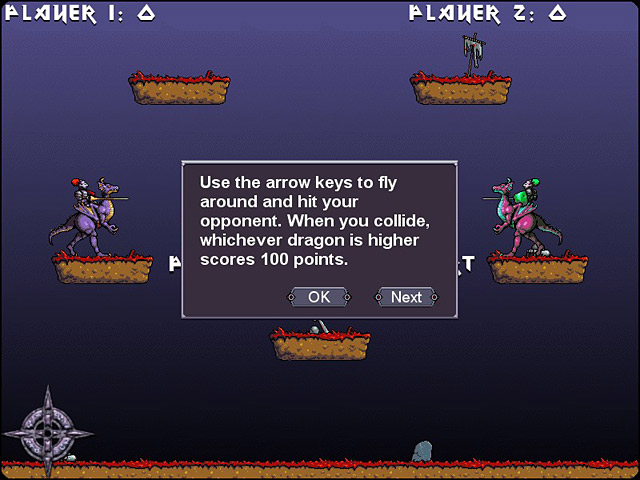
Task: Go to the Next tutorial tip
Action: pos(406,296)
